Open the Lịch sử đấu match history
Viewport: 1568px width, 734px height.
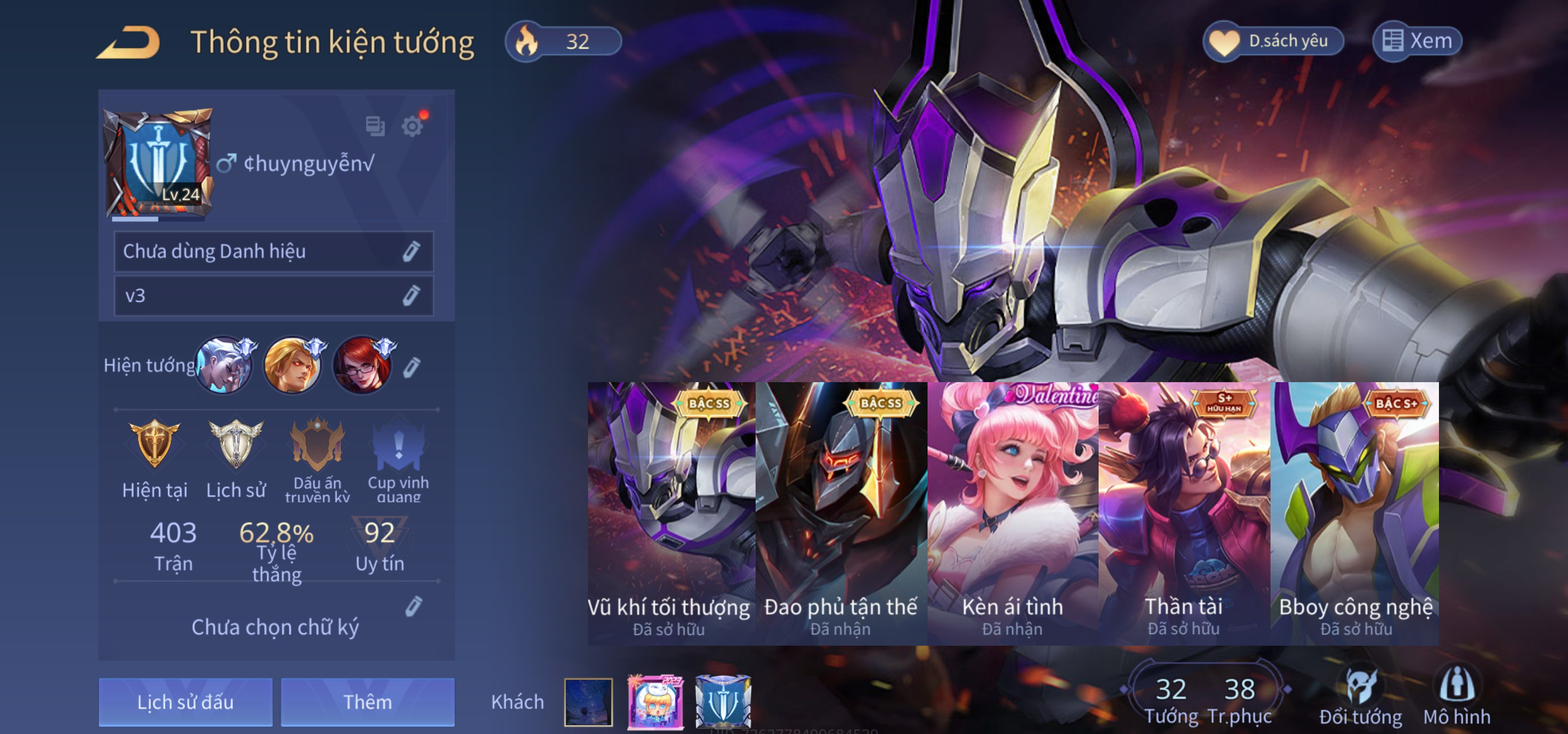coord(186,702)
